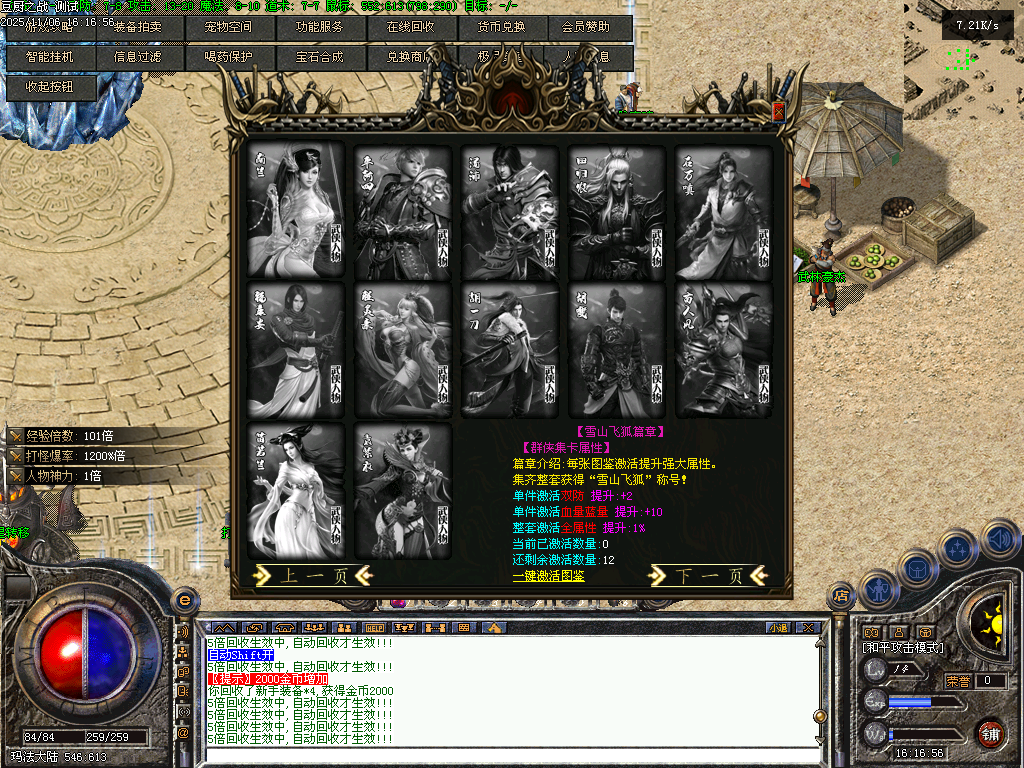Open the character panel humanoid icon
Screen dimensions: 1024x768
(877, 590)
